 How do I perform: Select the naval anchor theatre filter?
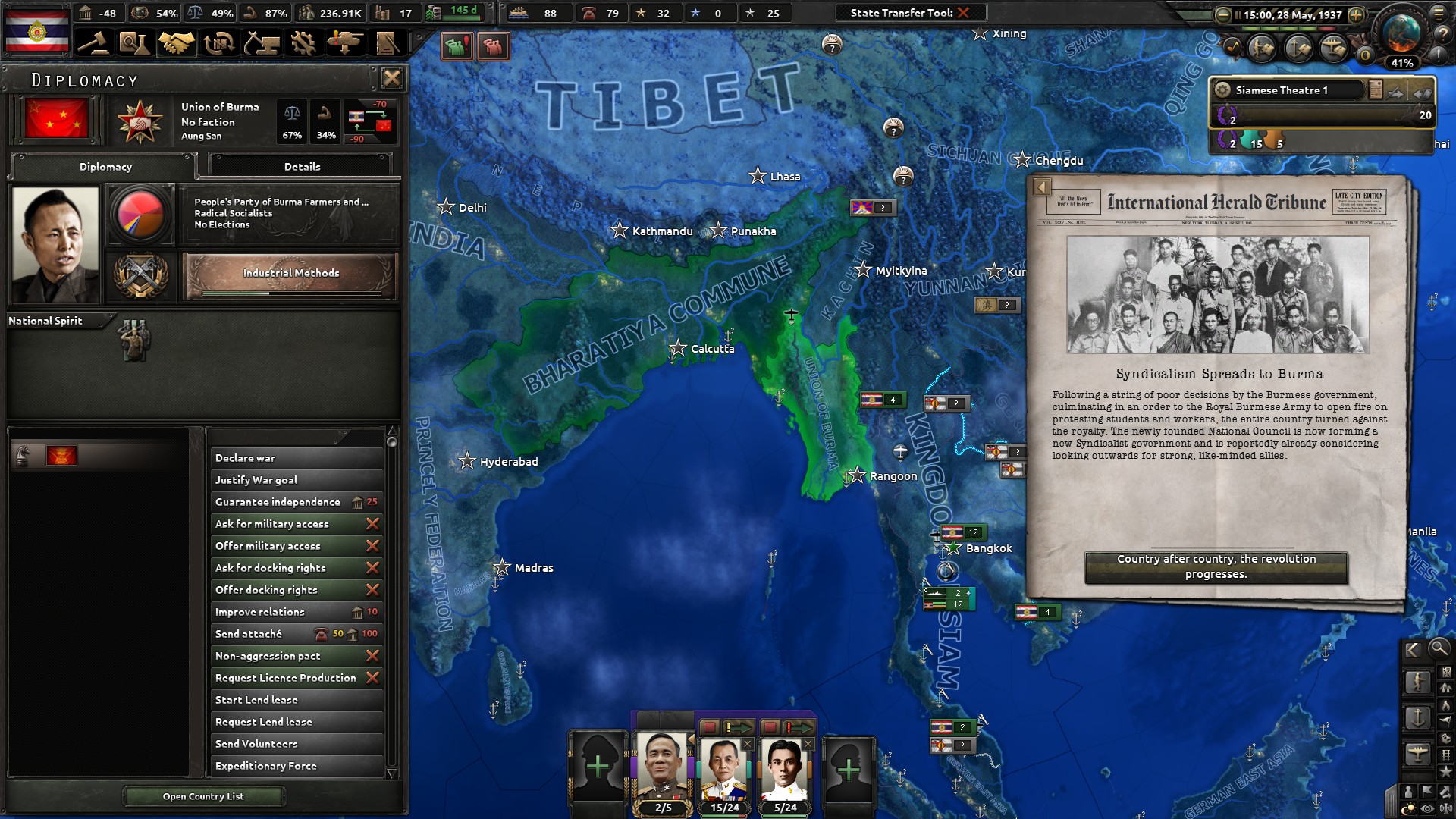click(1418, 717)
